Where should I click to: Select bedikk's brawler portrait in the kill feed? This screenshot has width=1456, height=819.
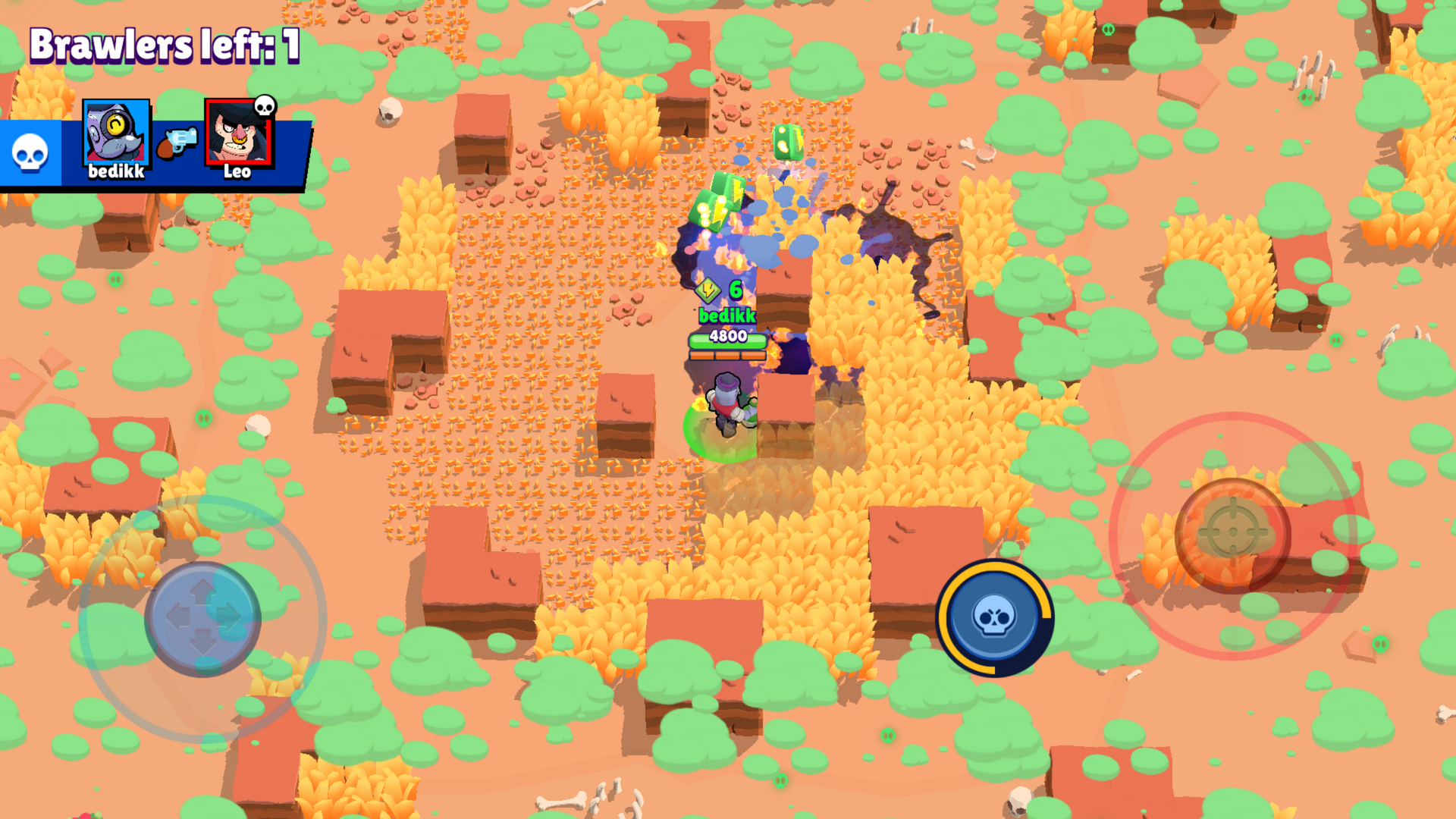(114, 133)
